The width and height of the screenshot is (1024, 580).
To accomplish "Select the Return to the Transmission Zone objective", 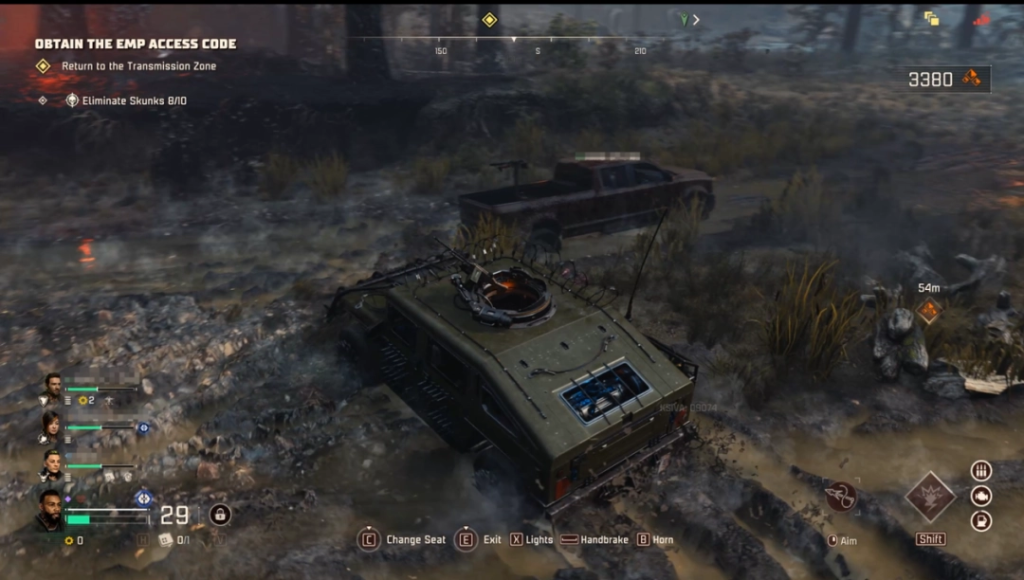I will pyautogui.click(x=138, y=66).
